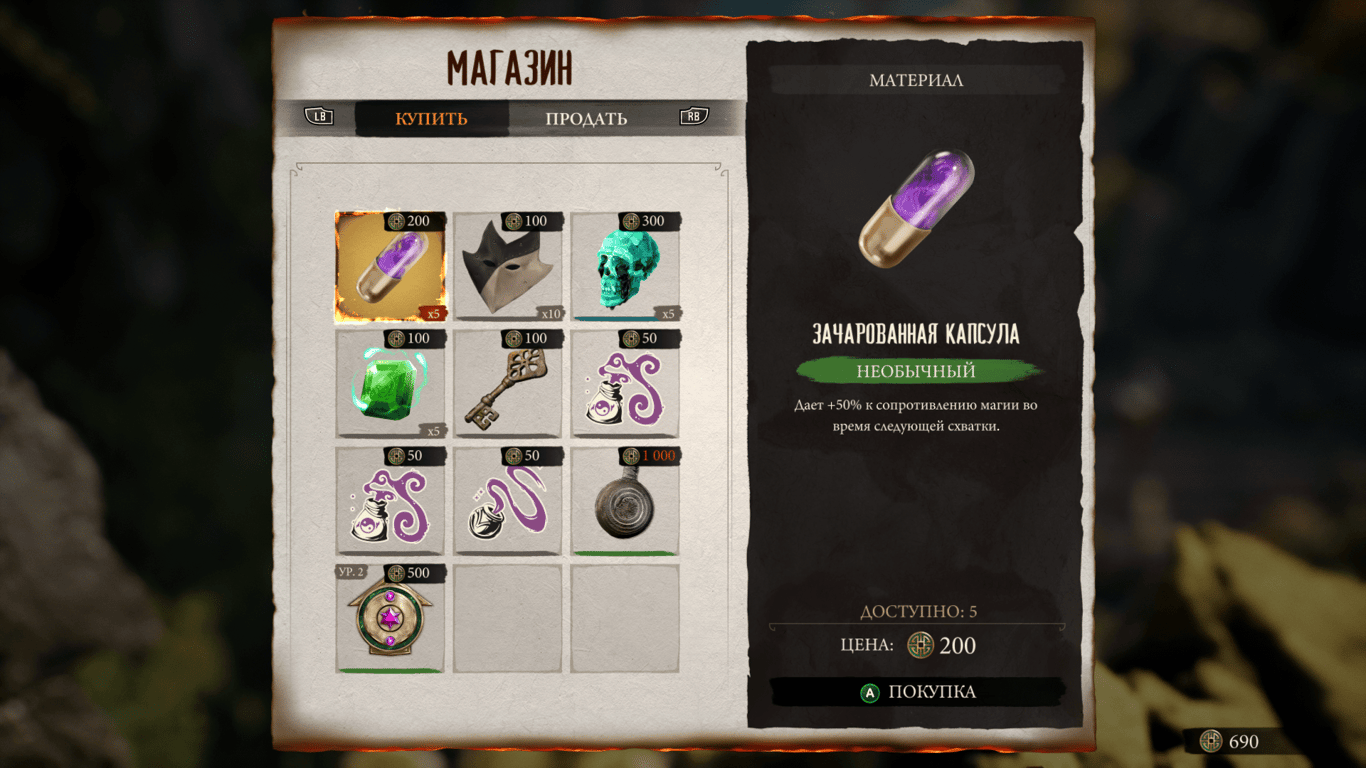1366x768 pixels.
Task: Open the Купить tab
Action: 431,118
